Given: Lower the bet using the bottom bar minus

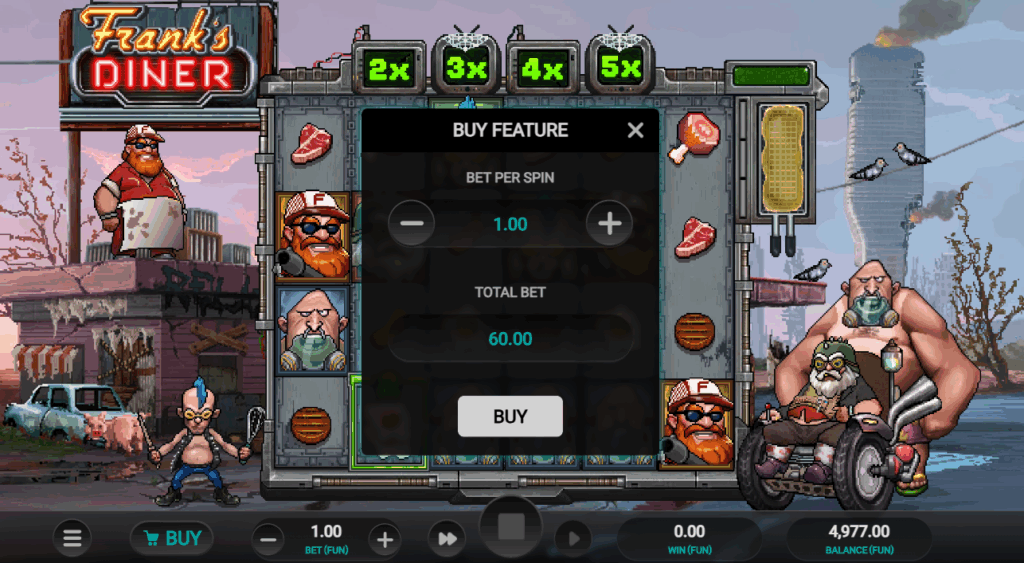Looking at the screenshot, I should coord(267,540).
